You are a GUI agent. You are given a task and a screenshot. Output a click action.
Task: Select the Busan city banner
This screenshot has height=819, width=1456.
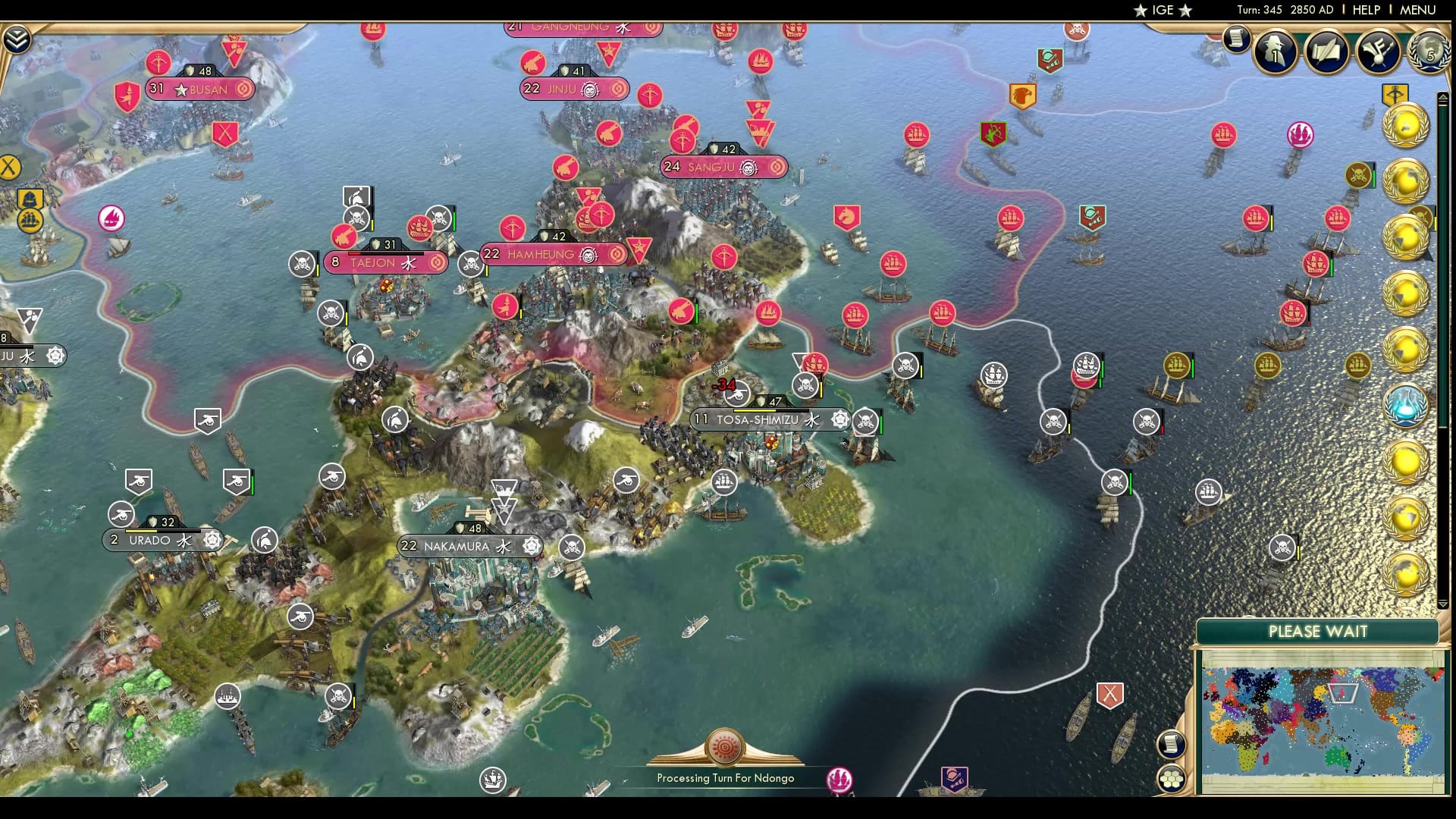point(199,89)
